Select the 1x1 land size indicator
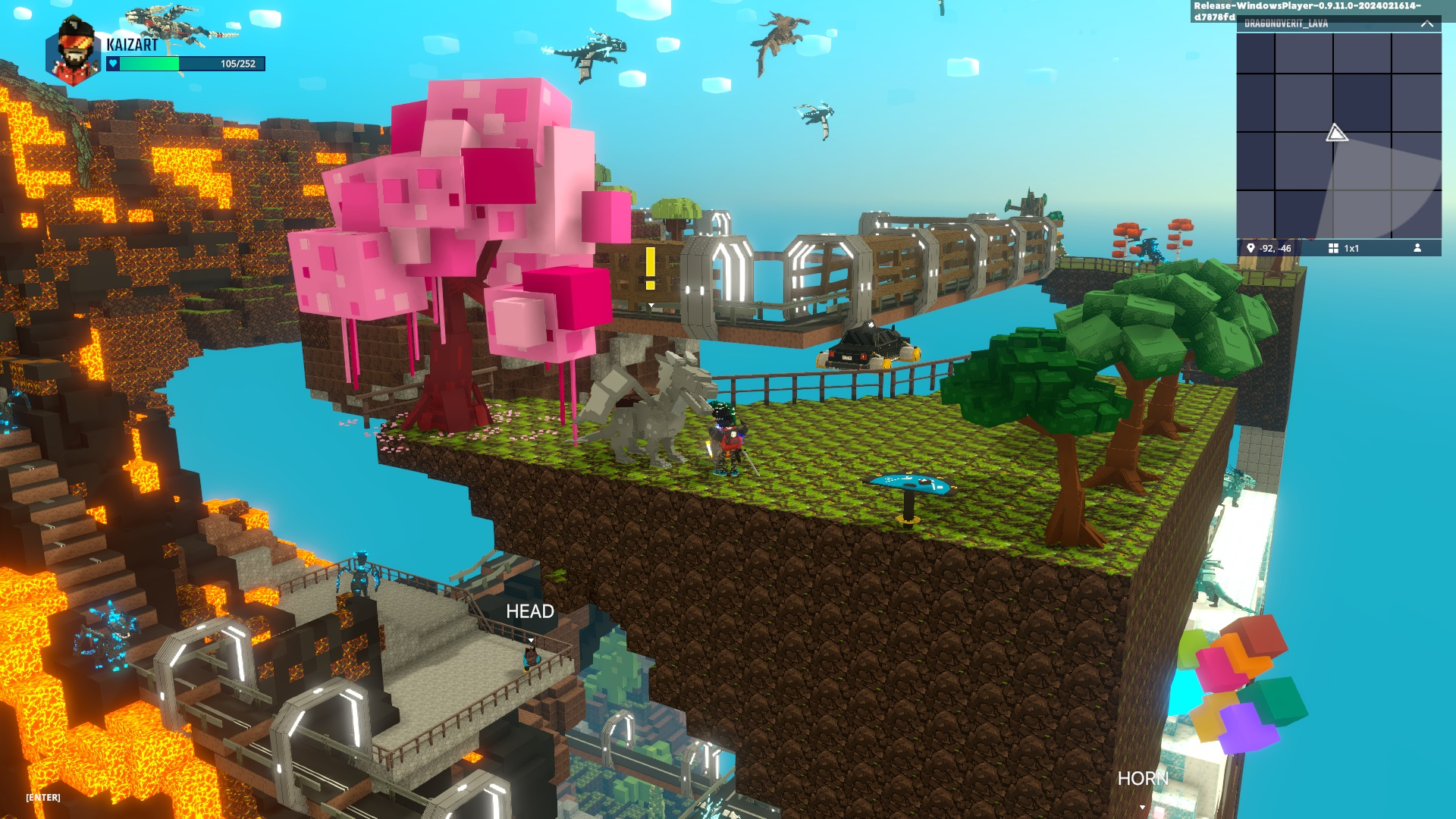The image size is (1456, 819). [1343, 248]
